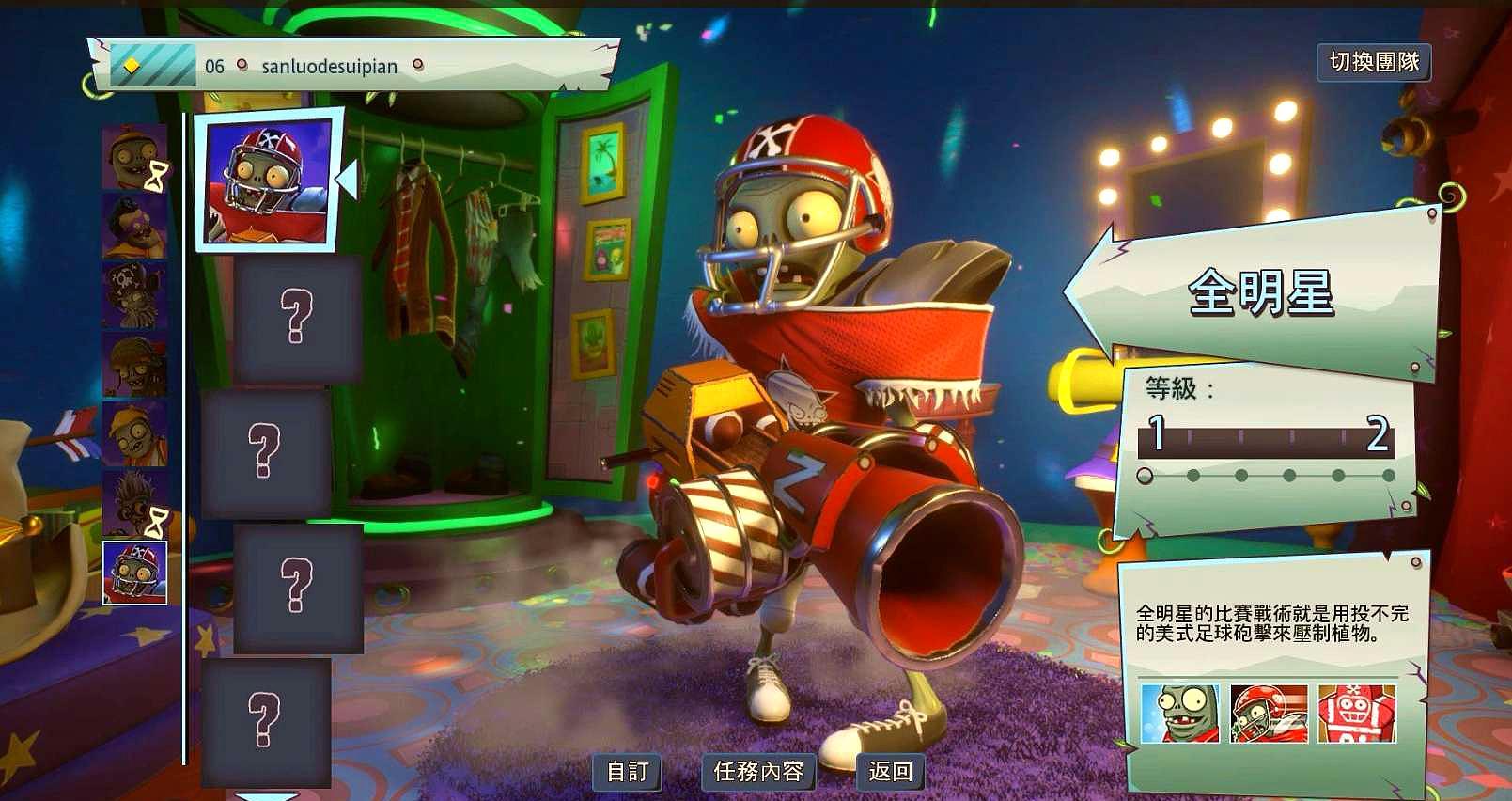Inspect the Imp Punt ability icon

1179,714
